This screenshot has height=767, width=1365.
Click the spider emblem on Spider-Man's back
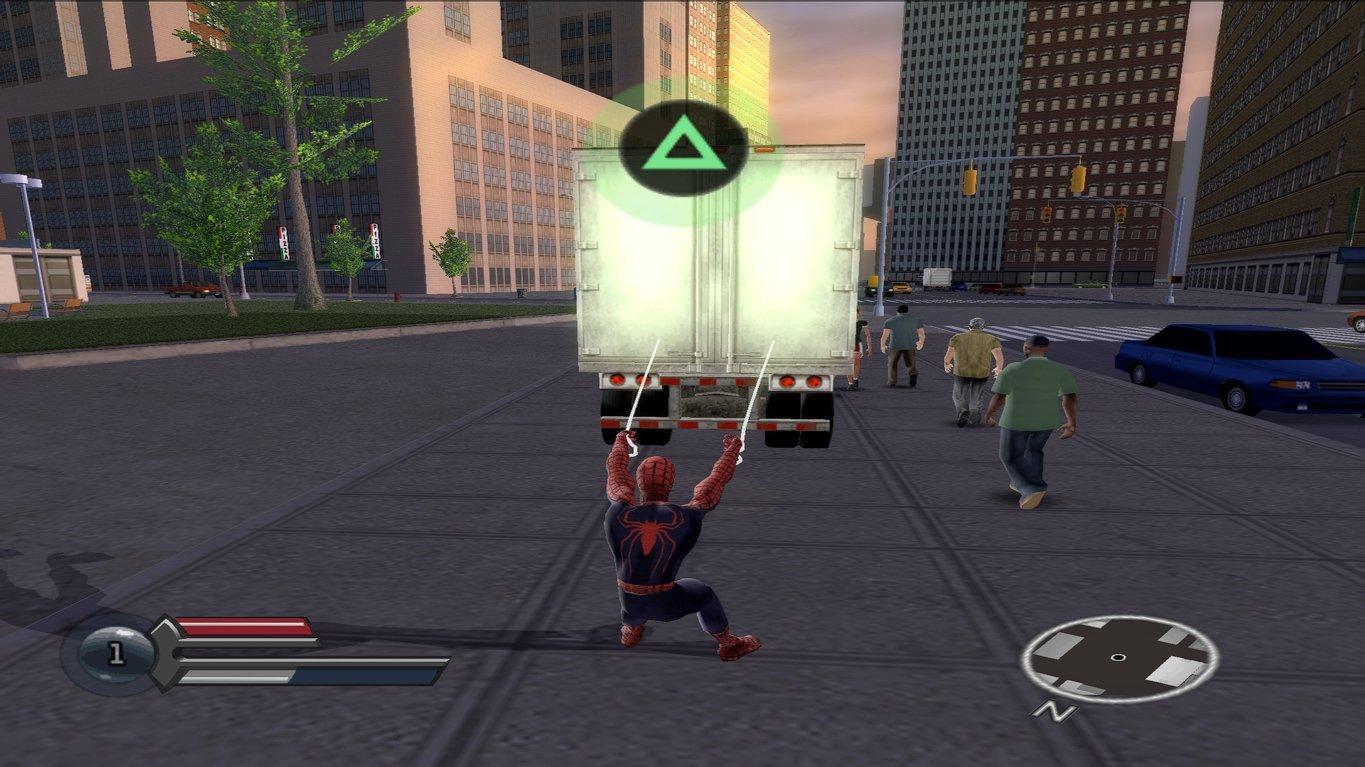(648, 535)
